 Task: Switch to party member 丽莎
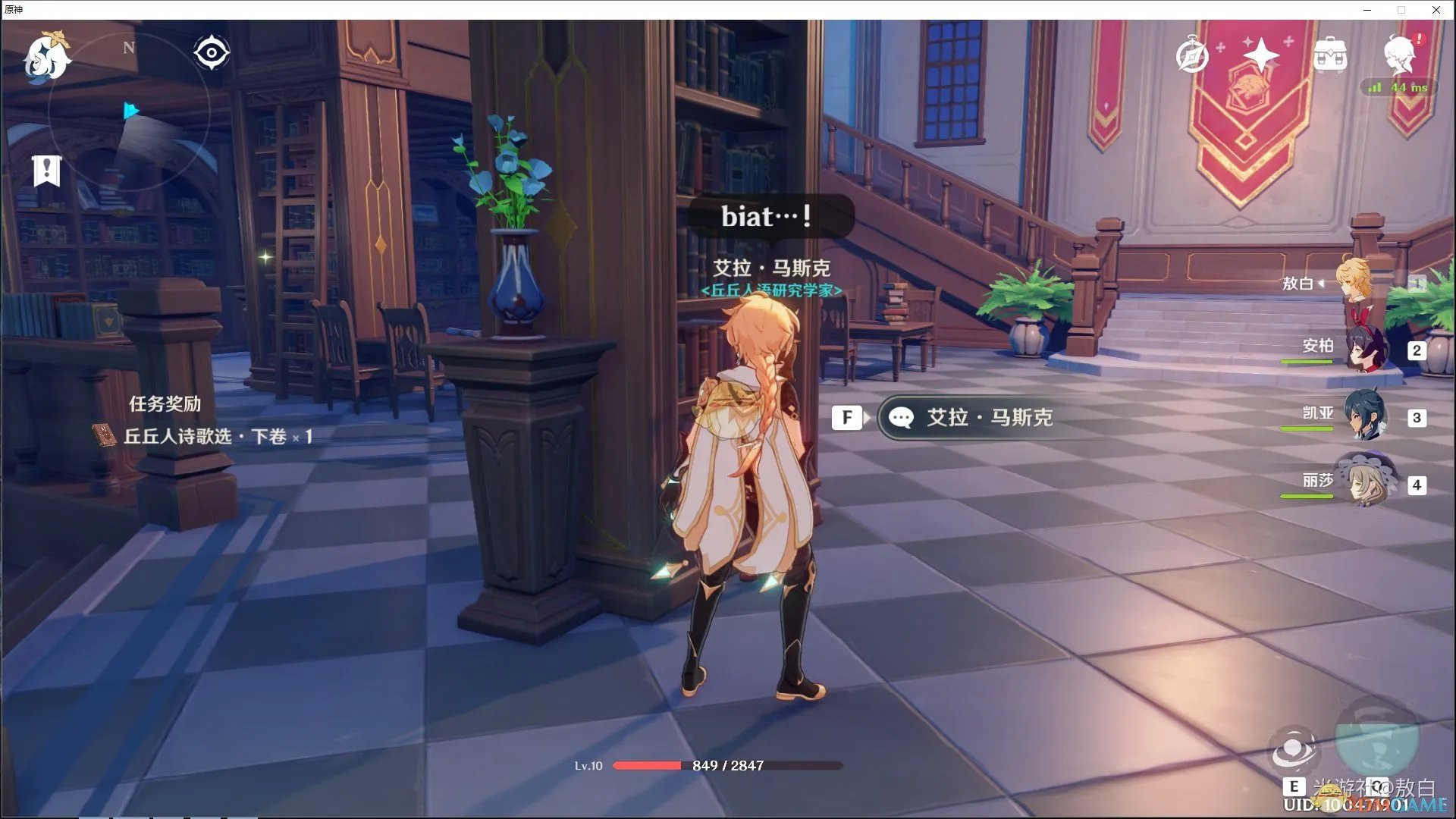tap(1365, 483)
